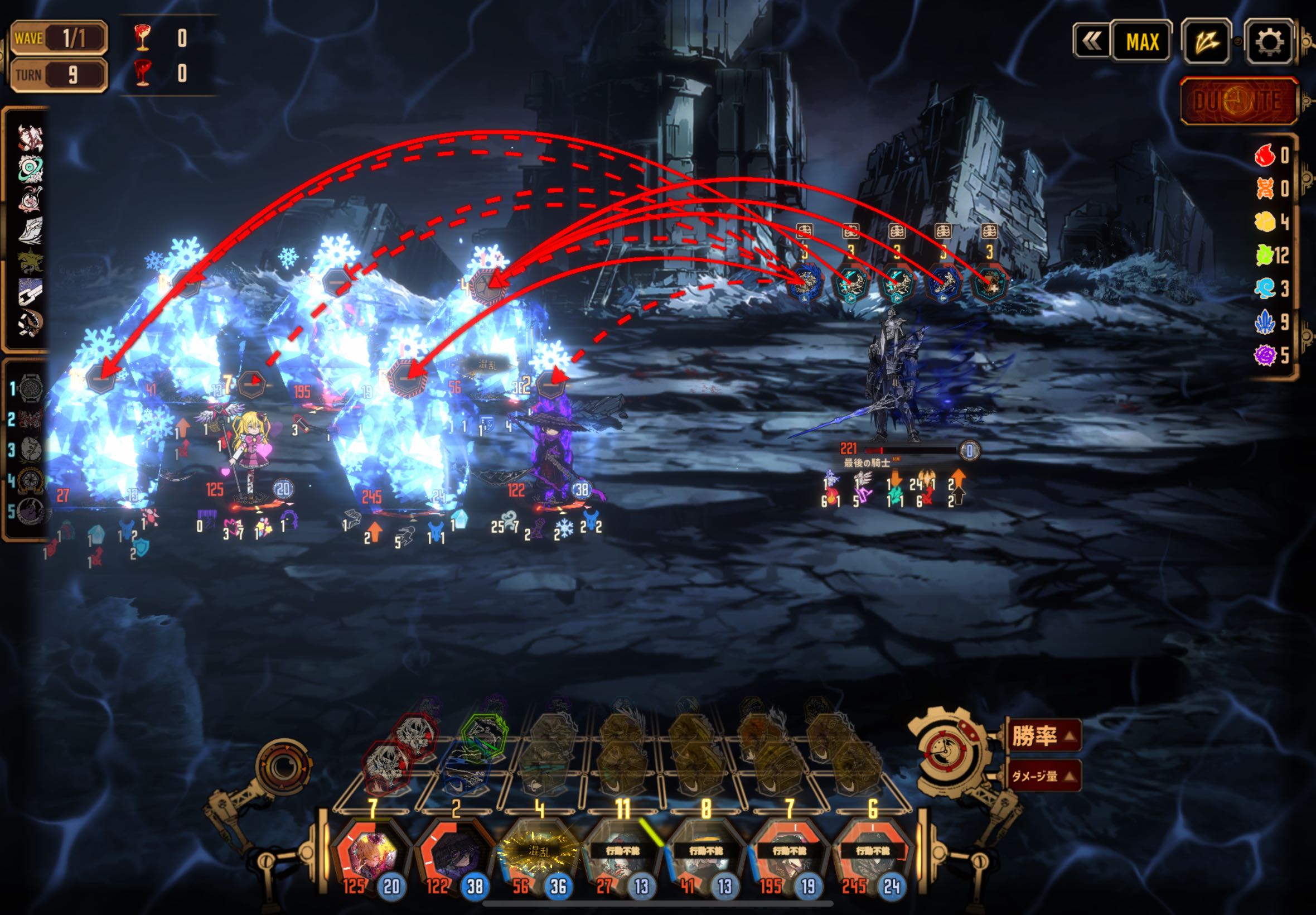Screen dimensions: 1316x915
Task: Click the purple creature gift icon numbered 5
Action: tap(30, 511)
